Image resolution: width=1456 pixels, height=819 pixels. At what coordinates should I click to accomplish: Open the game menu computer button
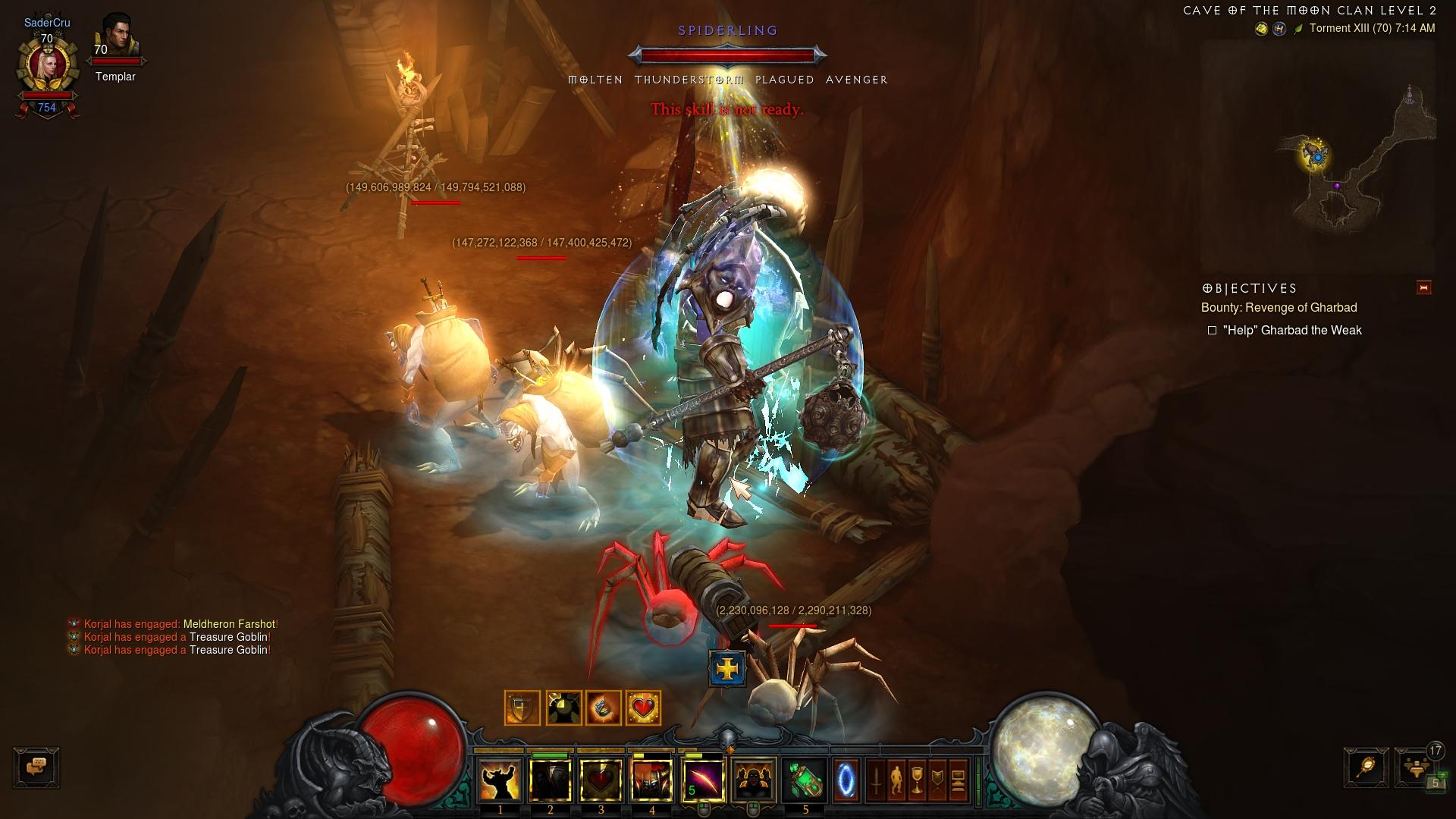pyautogui.click(x=958, y=780)
